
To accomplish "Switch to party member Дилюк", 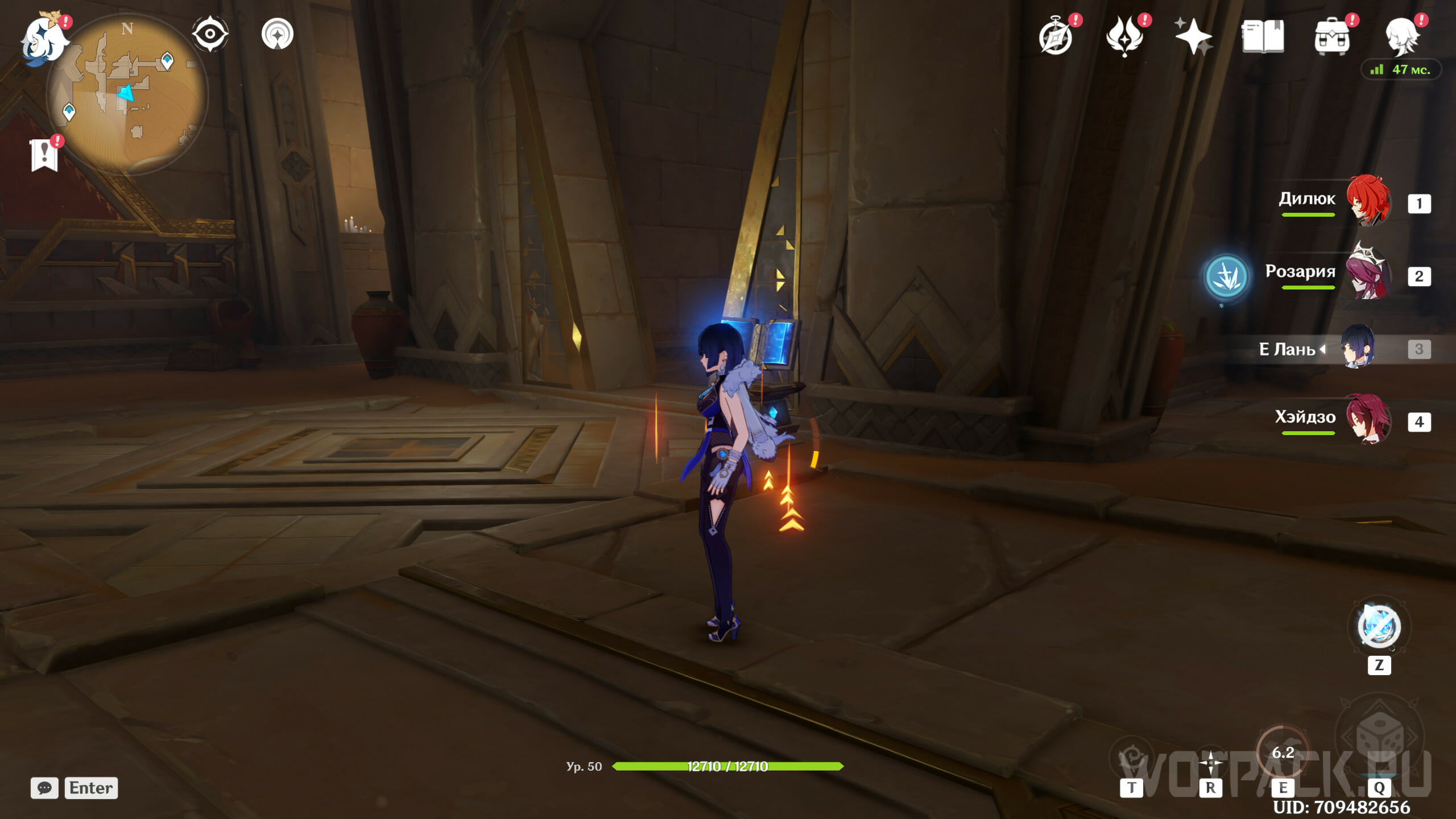I will point(1368,201).
